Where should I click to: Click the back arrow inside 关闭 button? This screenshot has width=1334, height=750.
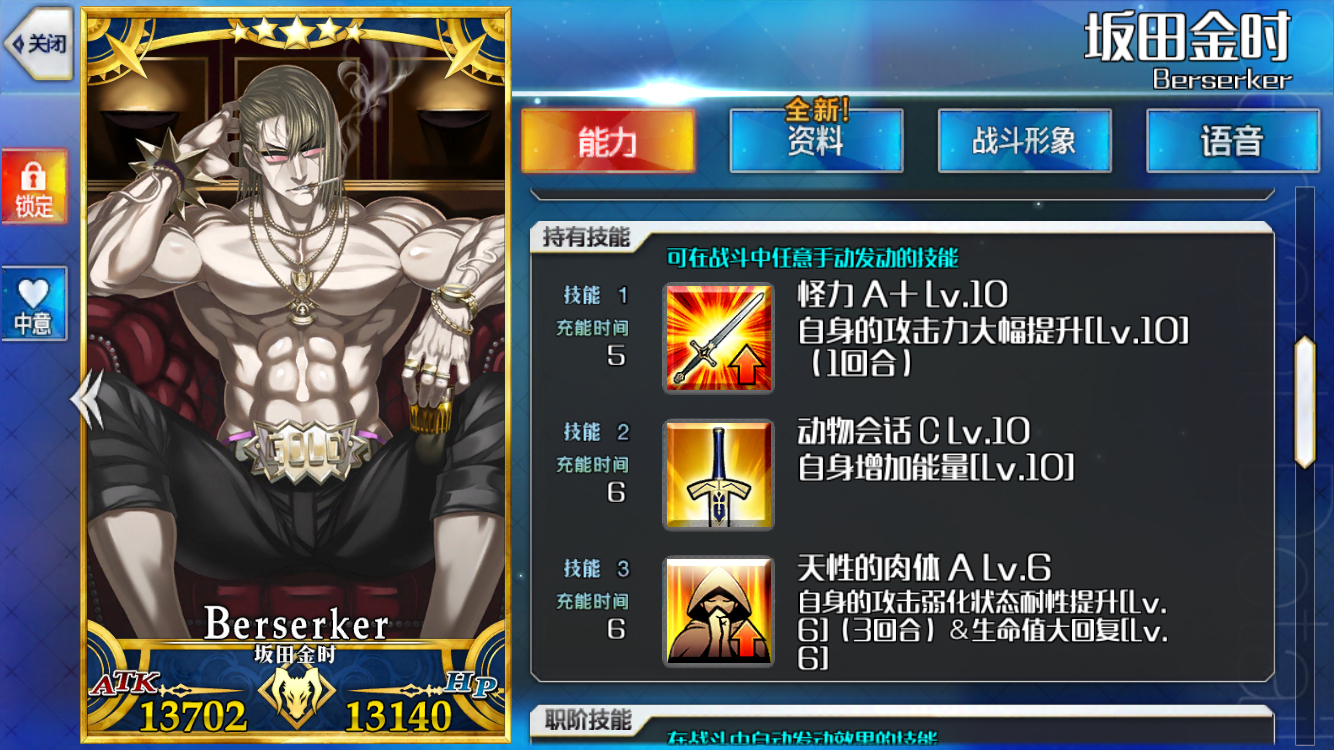coord(20,38)
